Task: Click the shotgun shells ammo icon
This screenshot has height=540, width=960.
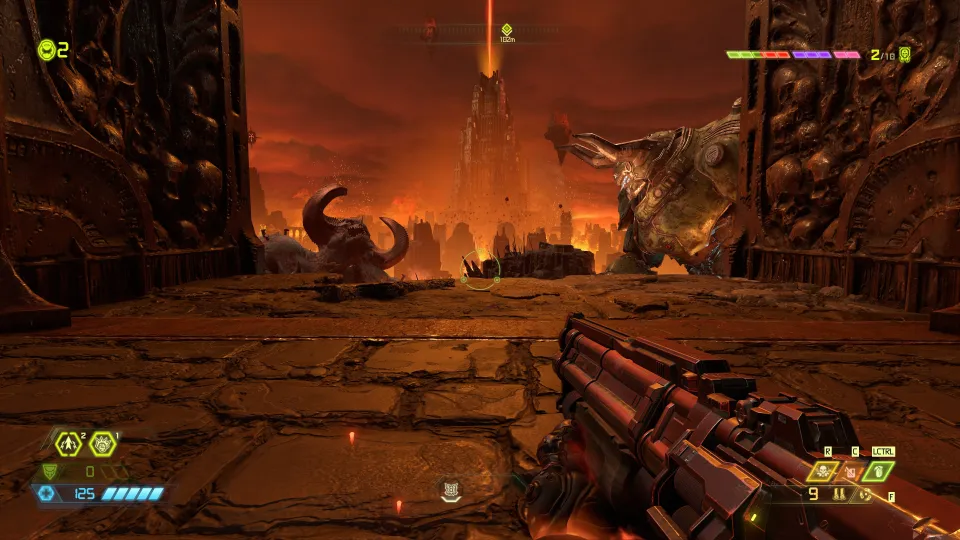Action: [x=840, y=494]
